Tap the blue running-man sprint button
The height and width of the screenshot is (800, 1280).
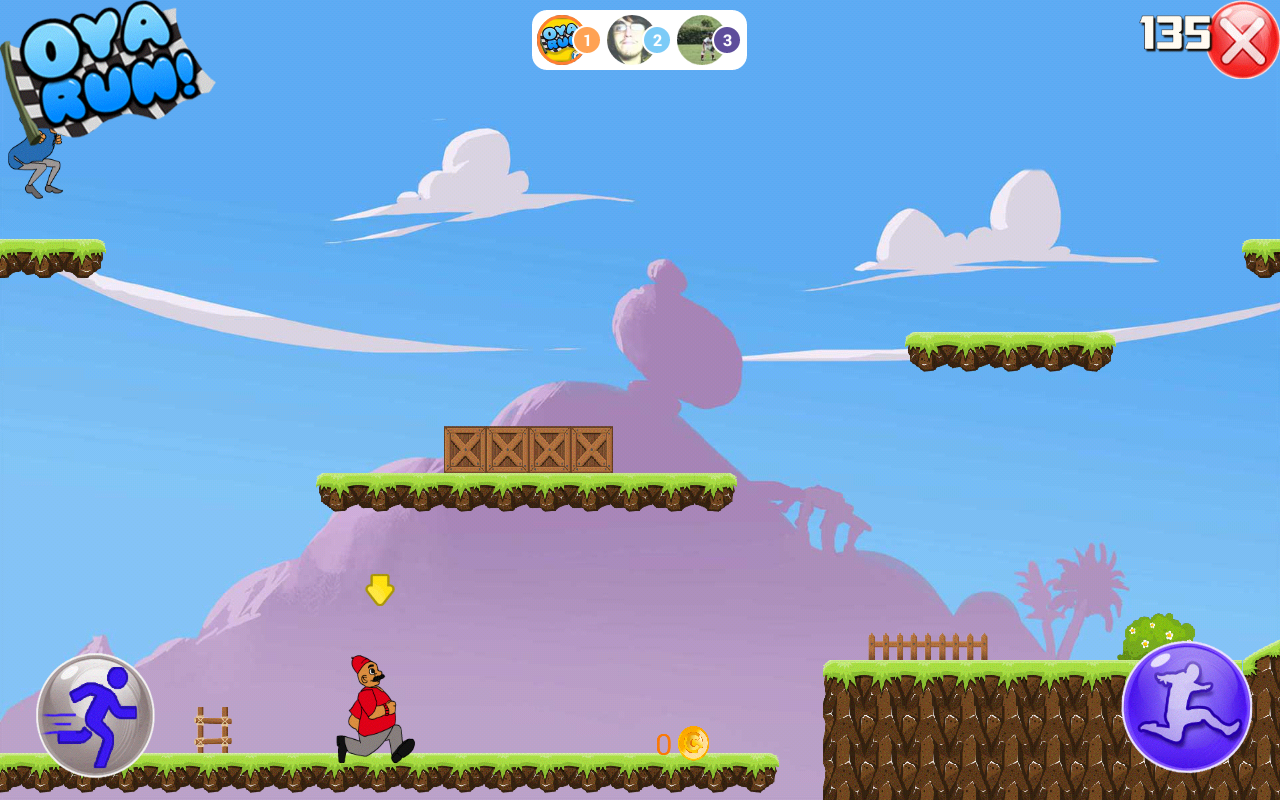95,714
